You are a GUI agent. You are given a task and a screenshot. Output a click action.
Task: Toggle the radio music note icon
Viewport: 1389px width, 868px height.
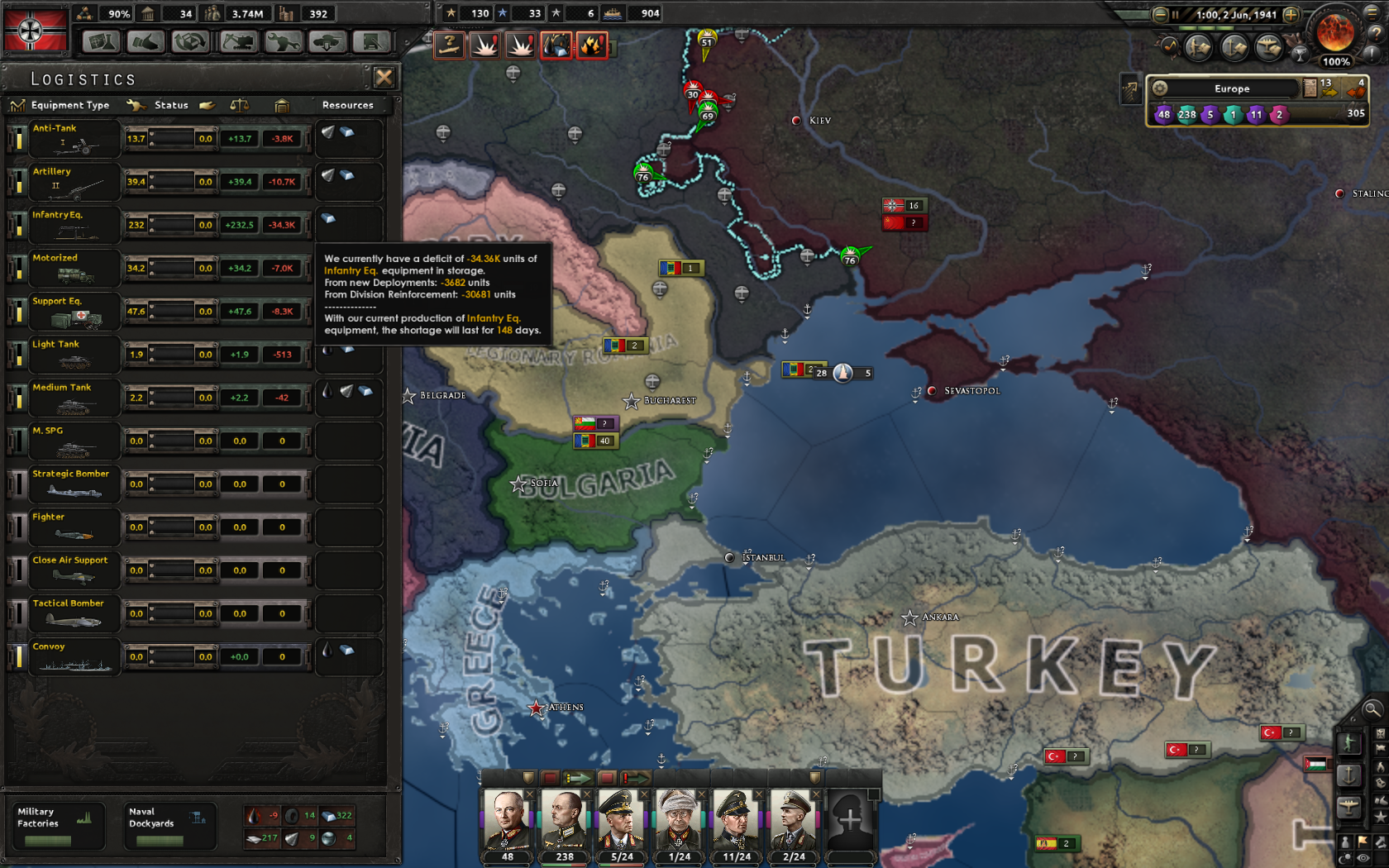coord(1170,46)
